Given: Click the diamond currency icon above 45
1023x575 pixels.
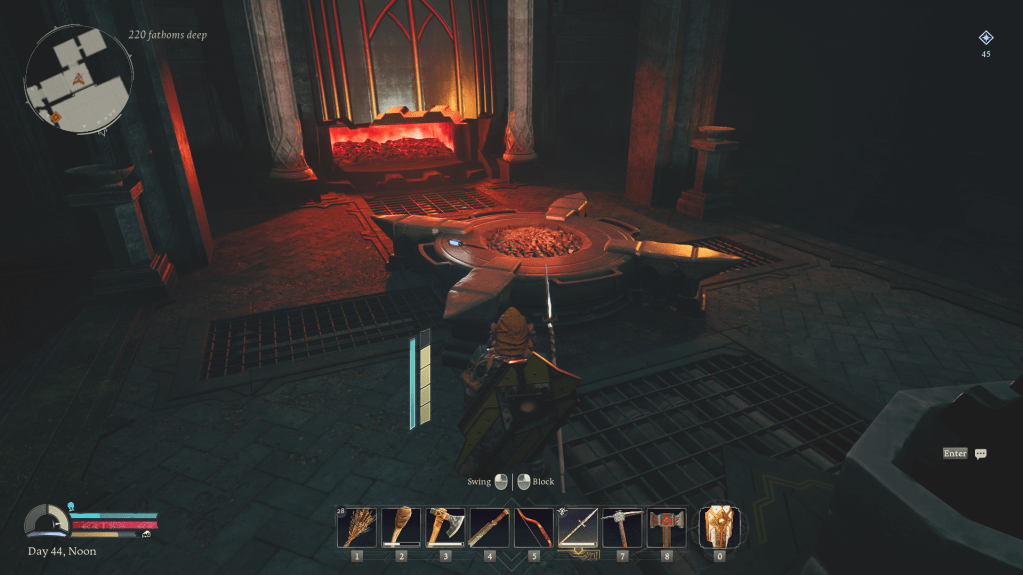Looking at the screenshot, I should click(x=986, y=38).
